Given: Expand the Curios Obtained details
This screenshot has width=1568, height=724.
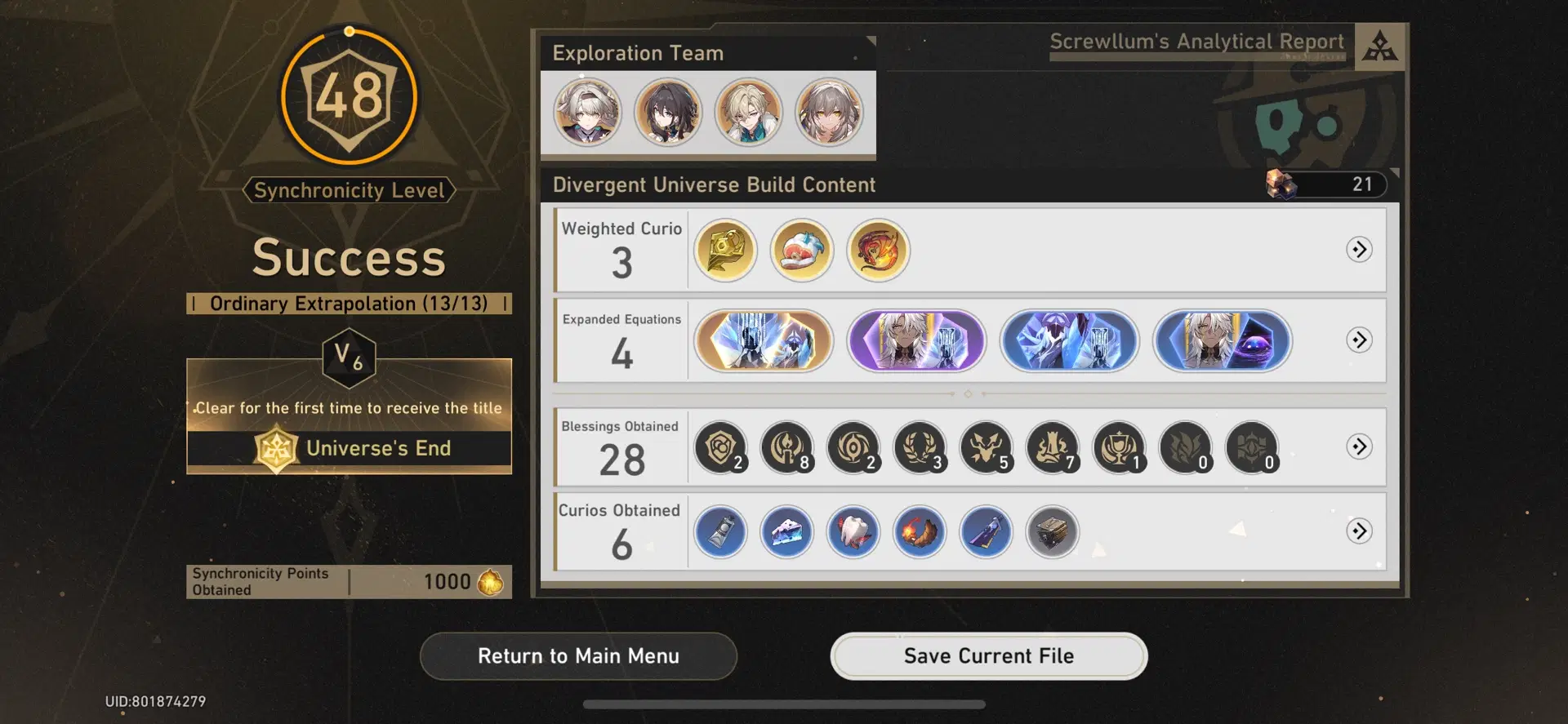Looking at the screenshot, I should point(1359,530).
